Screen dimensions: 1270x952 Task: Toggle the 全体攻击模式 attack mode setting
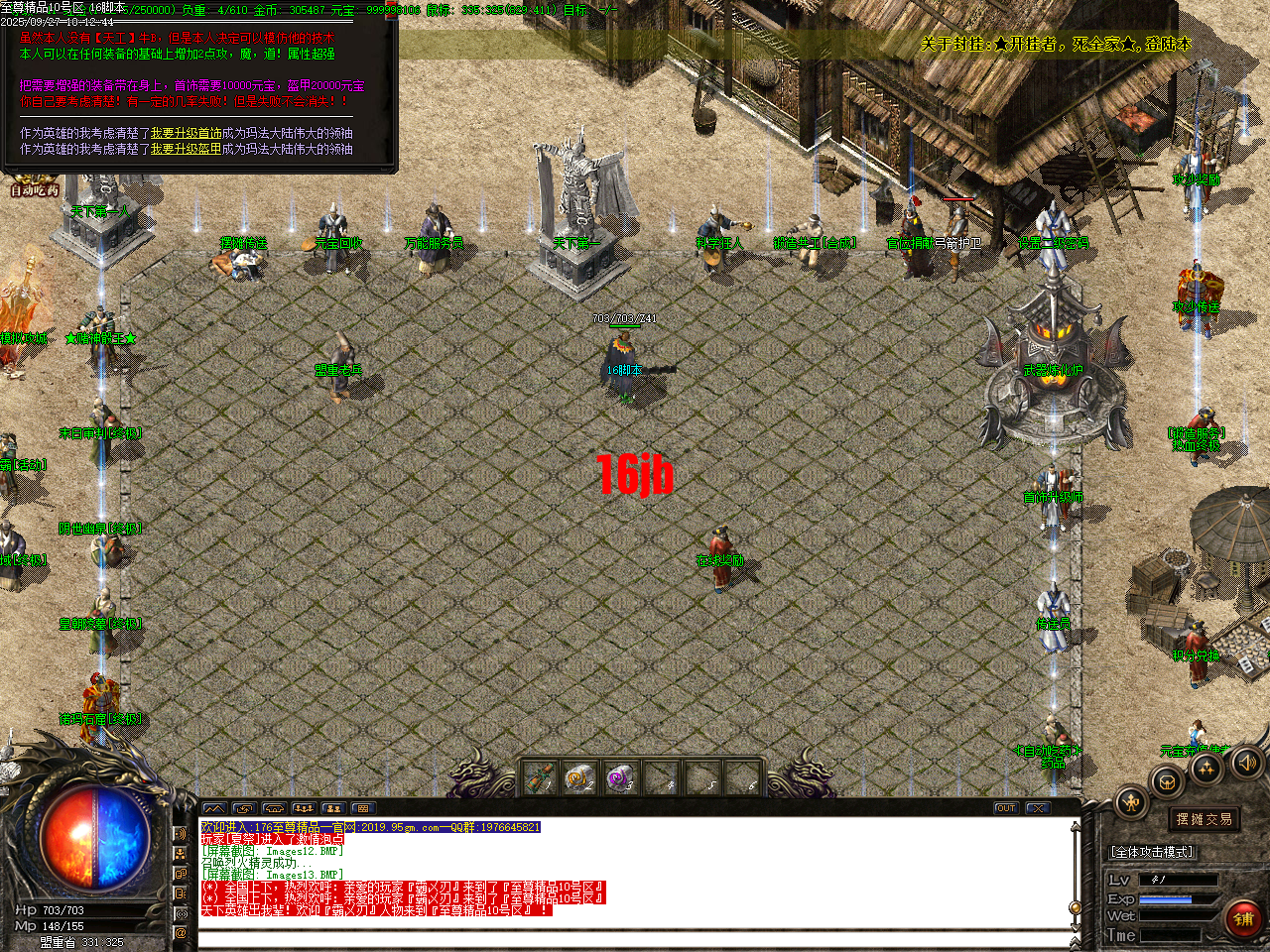(x=1151, y=852)
